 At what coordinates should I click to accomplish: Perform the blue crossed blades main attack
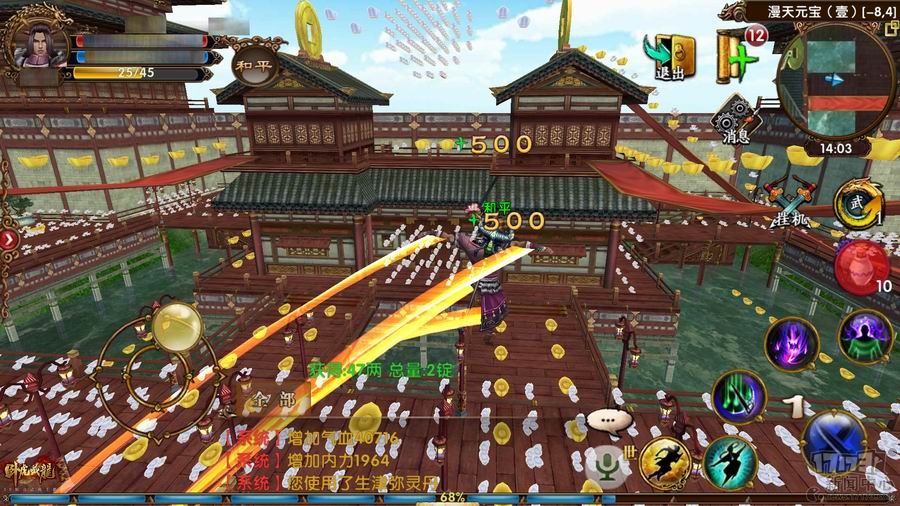[834, 443]
